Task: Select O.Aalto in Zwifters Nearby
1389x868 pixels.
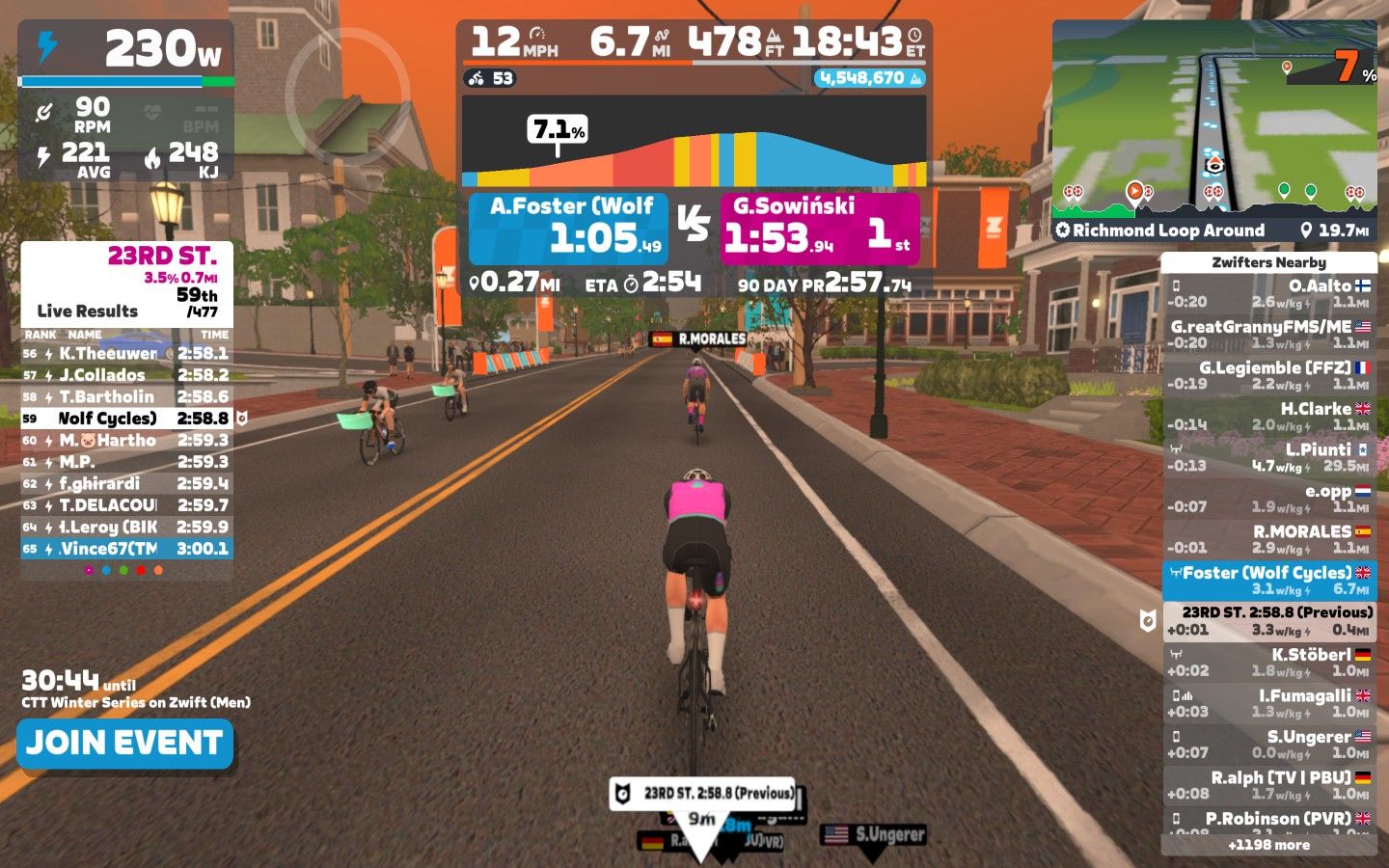Action: [x=1268, y=293]
